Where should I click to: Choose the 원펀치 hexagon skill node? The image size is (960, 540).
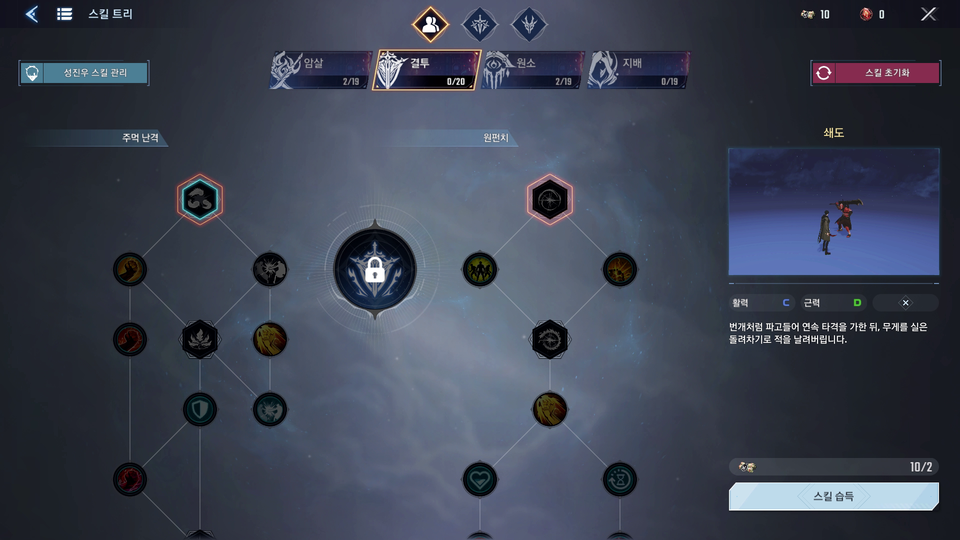coord(549,199)
